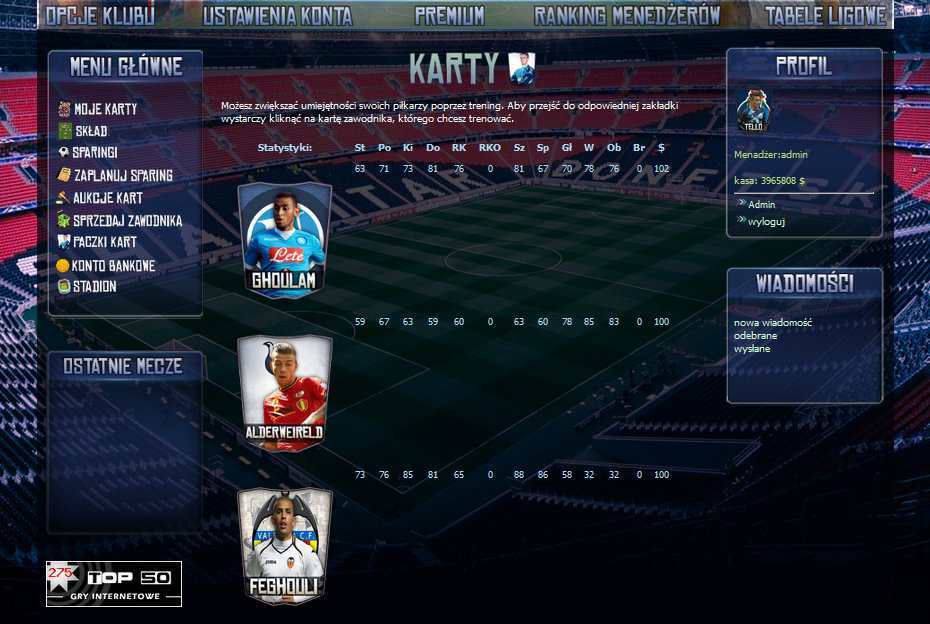Compose a nowa wiadomość message

[x=772, y=323]
